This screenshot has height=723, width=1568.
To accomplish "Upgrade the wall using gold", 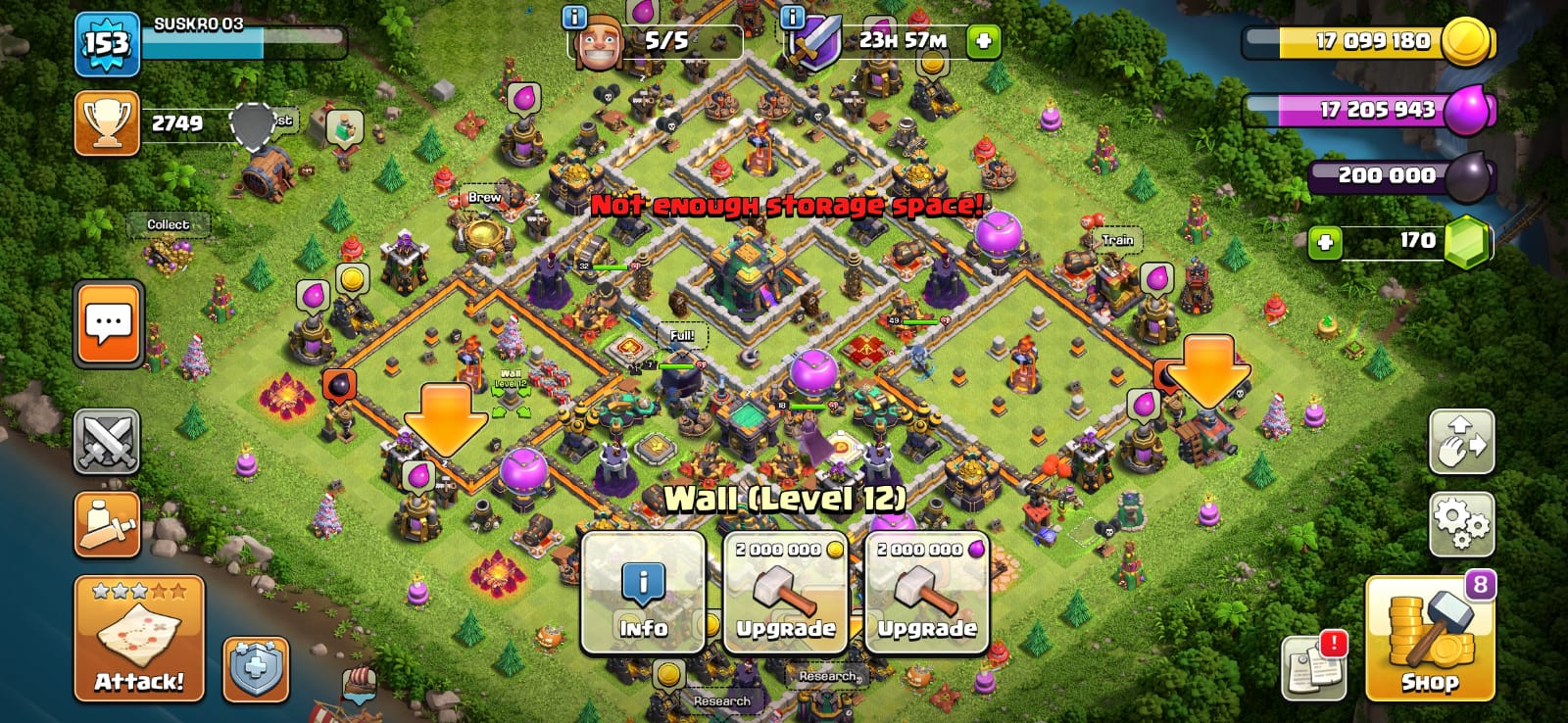I will pyautogui.click(x=785, y=594).
